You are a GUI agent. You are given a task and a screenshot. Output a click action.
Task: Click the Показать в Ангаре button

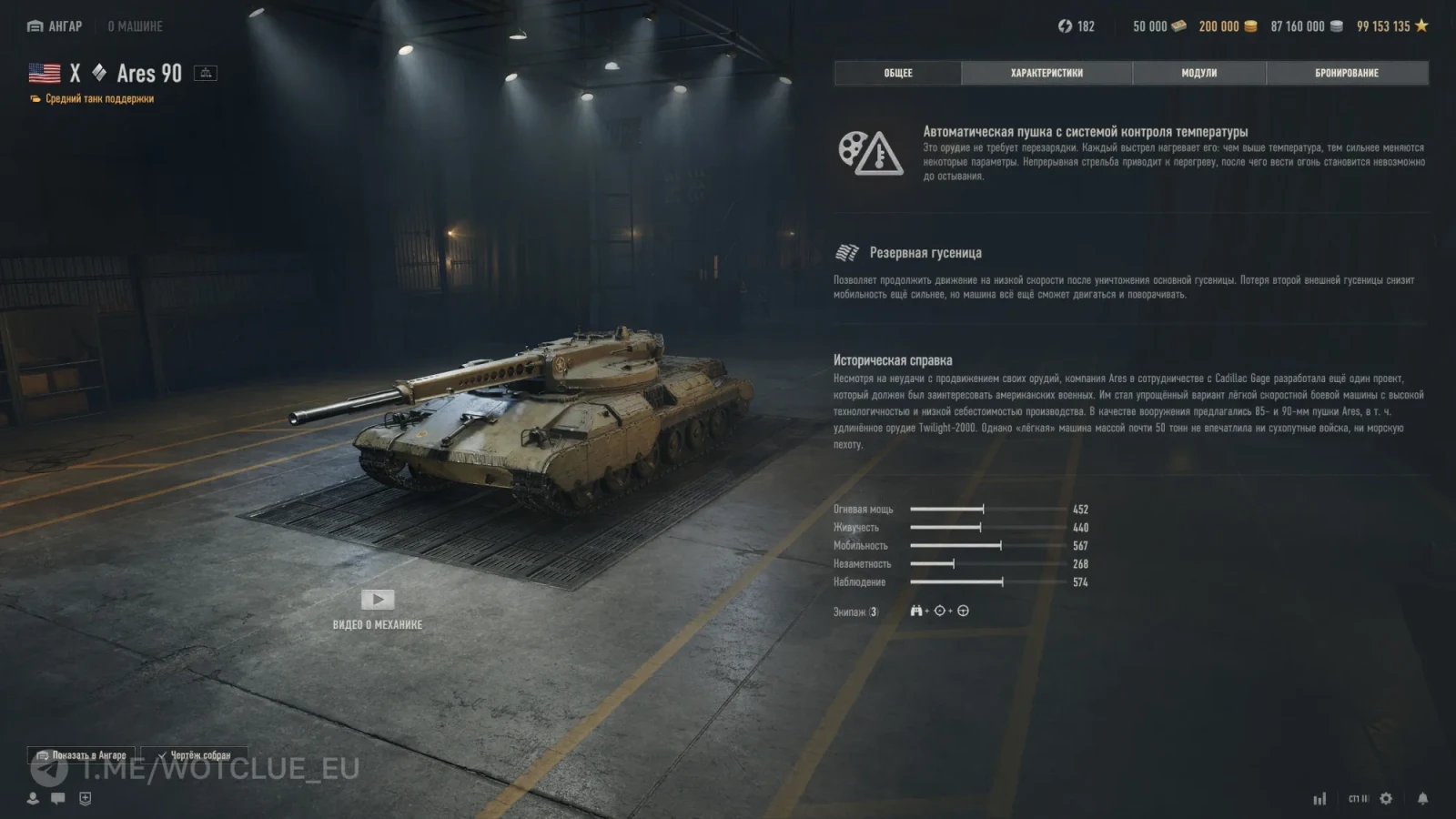(82, 755)
